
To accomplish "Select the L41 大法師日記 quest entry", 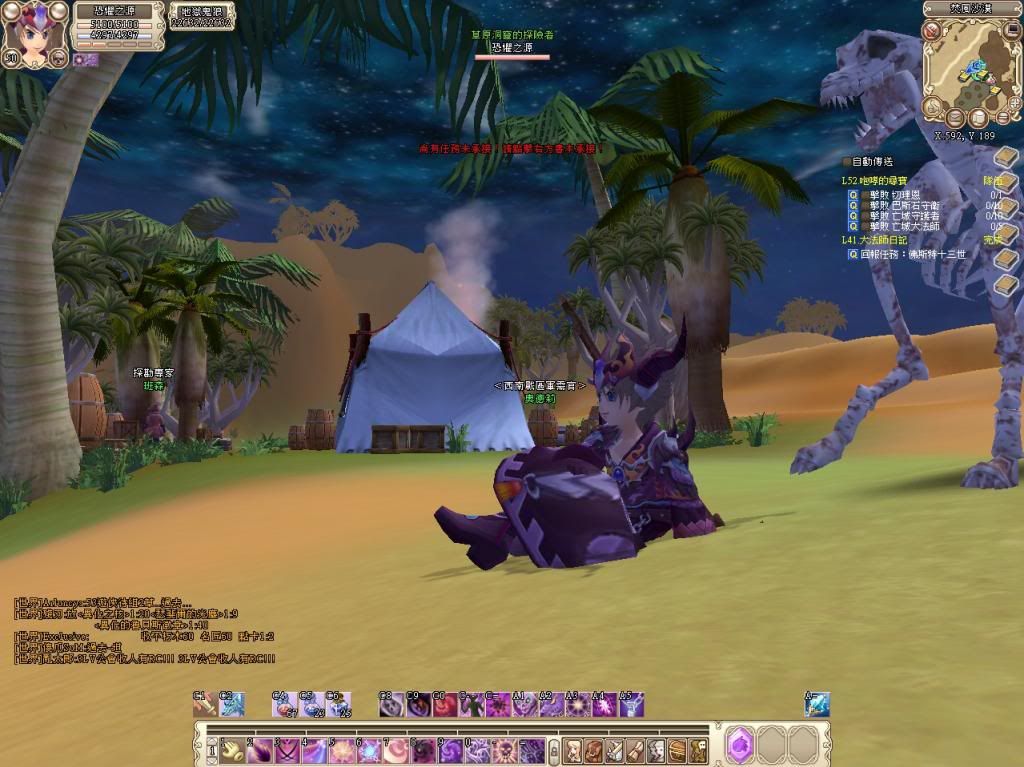I will 875,240.
